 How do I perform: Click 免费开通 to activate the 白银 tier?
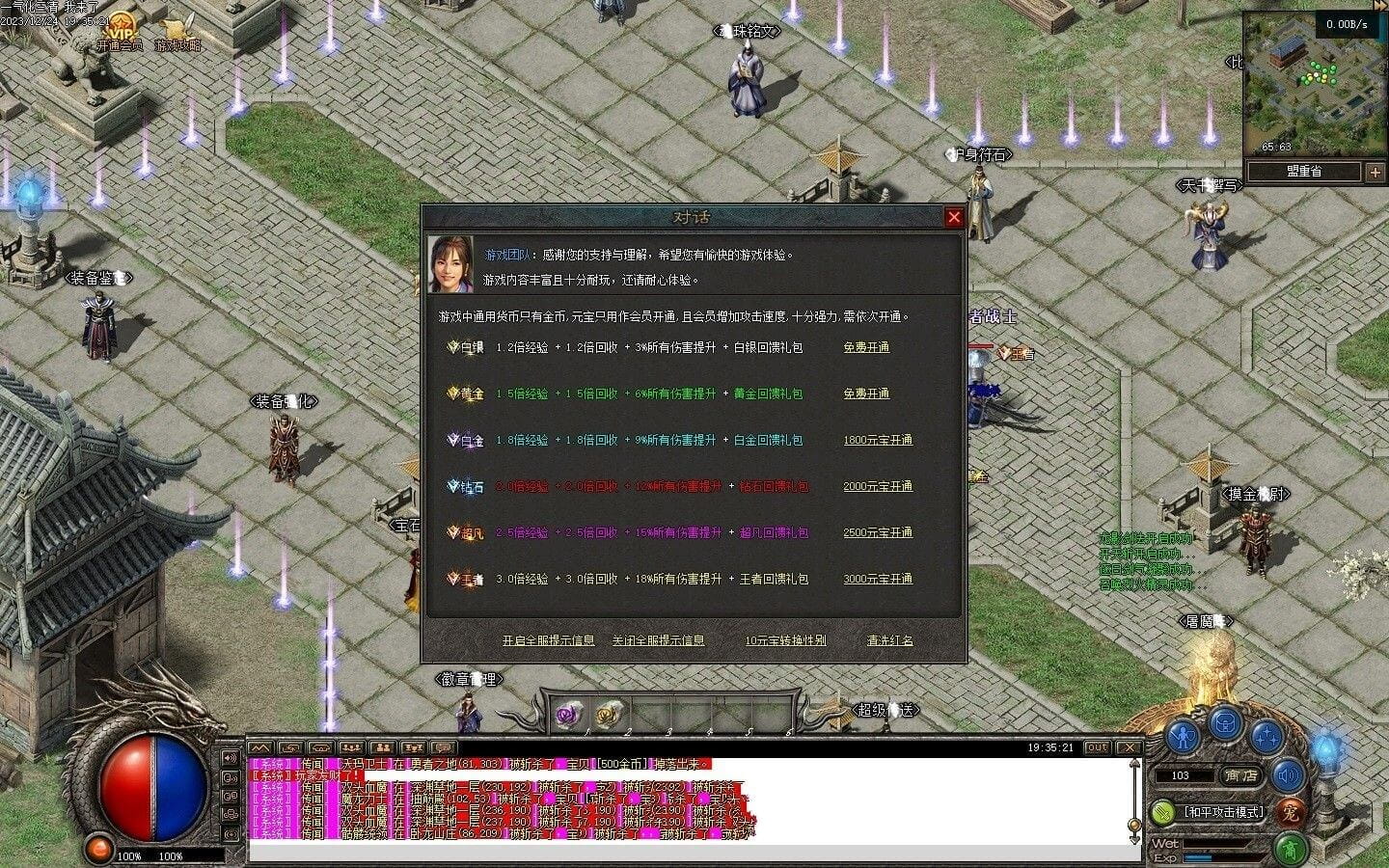click(x=865, y=347)
